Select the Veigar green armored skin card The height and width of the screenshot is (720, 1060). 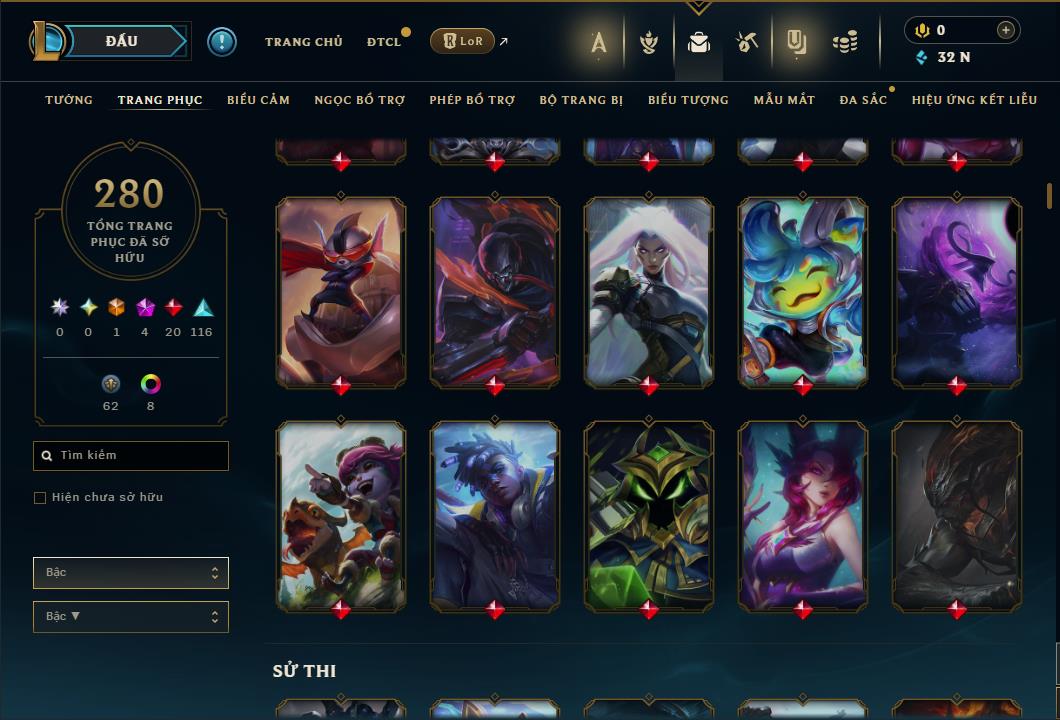[649, 515]
